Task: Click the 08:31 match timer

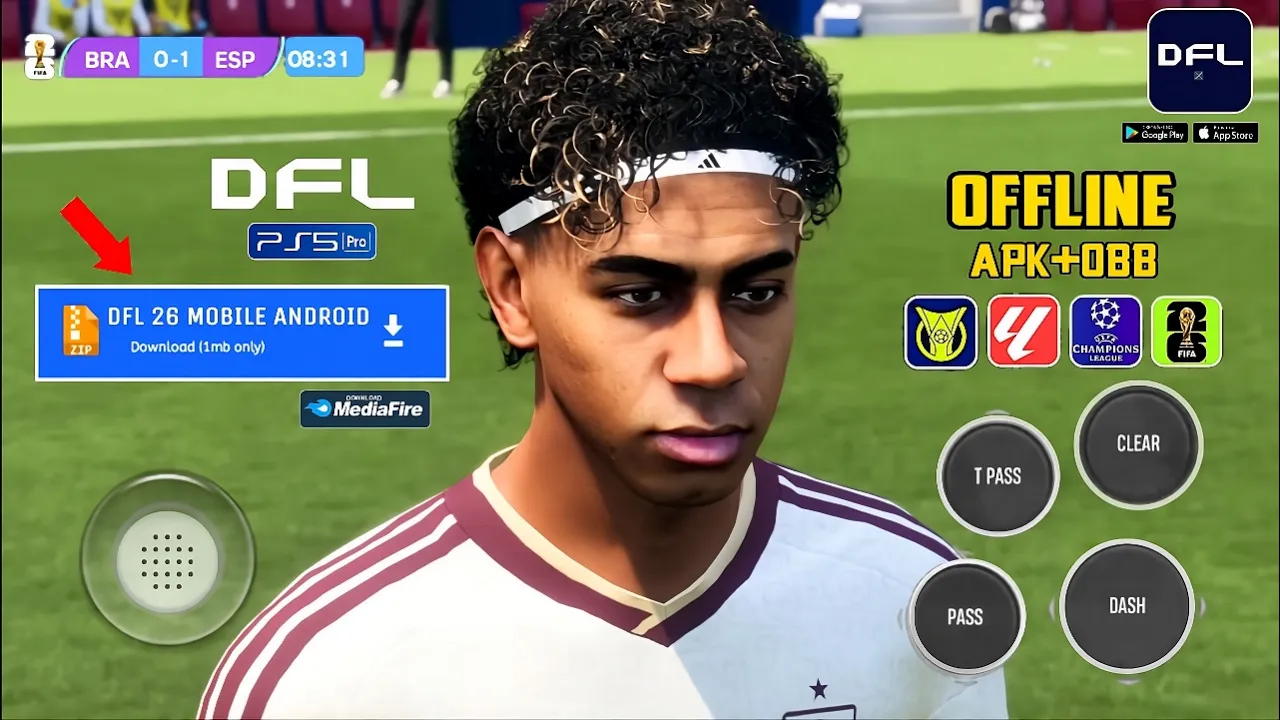Action: [324, 57]
